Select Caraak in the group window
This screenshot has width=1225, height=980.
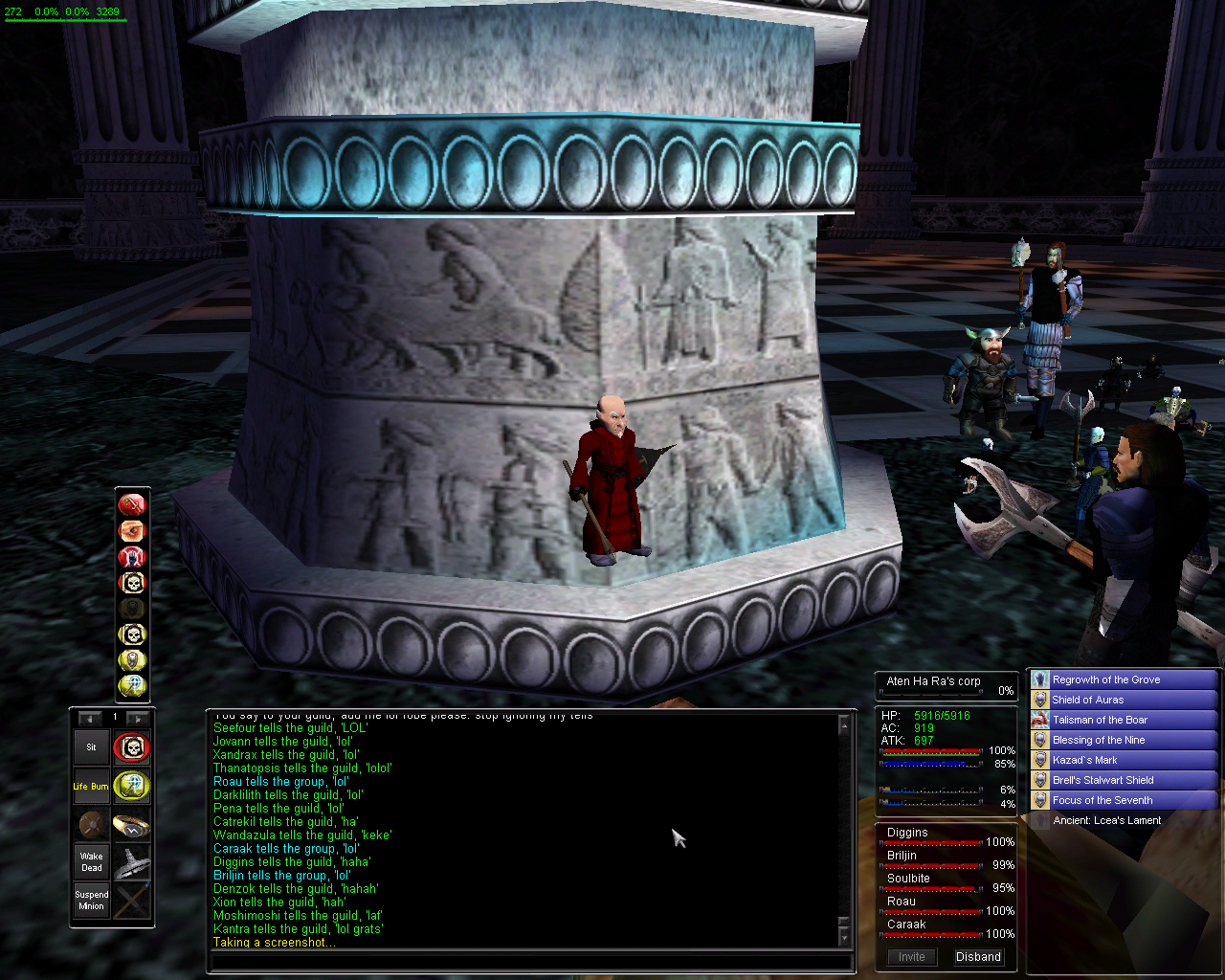[906, 924]
